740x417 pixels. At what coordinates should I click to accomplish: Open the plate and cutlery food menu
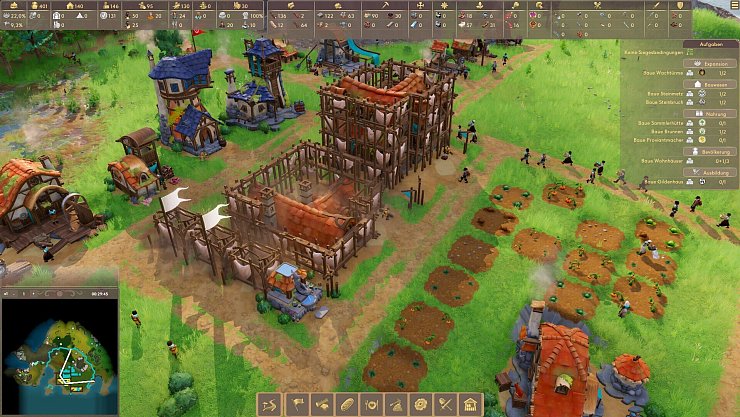(x=371, y=404)
